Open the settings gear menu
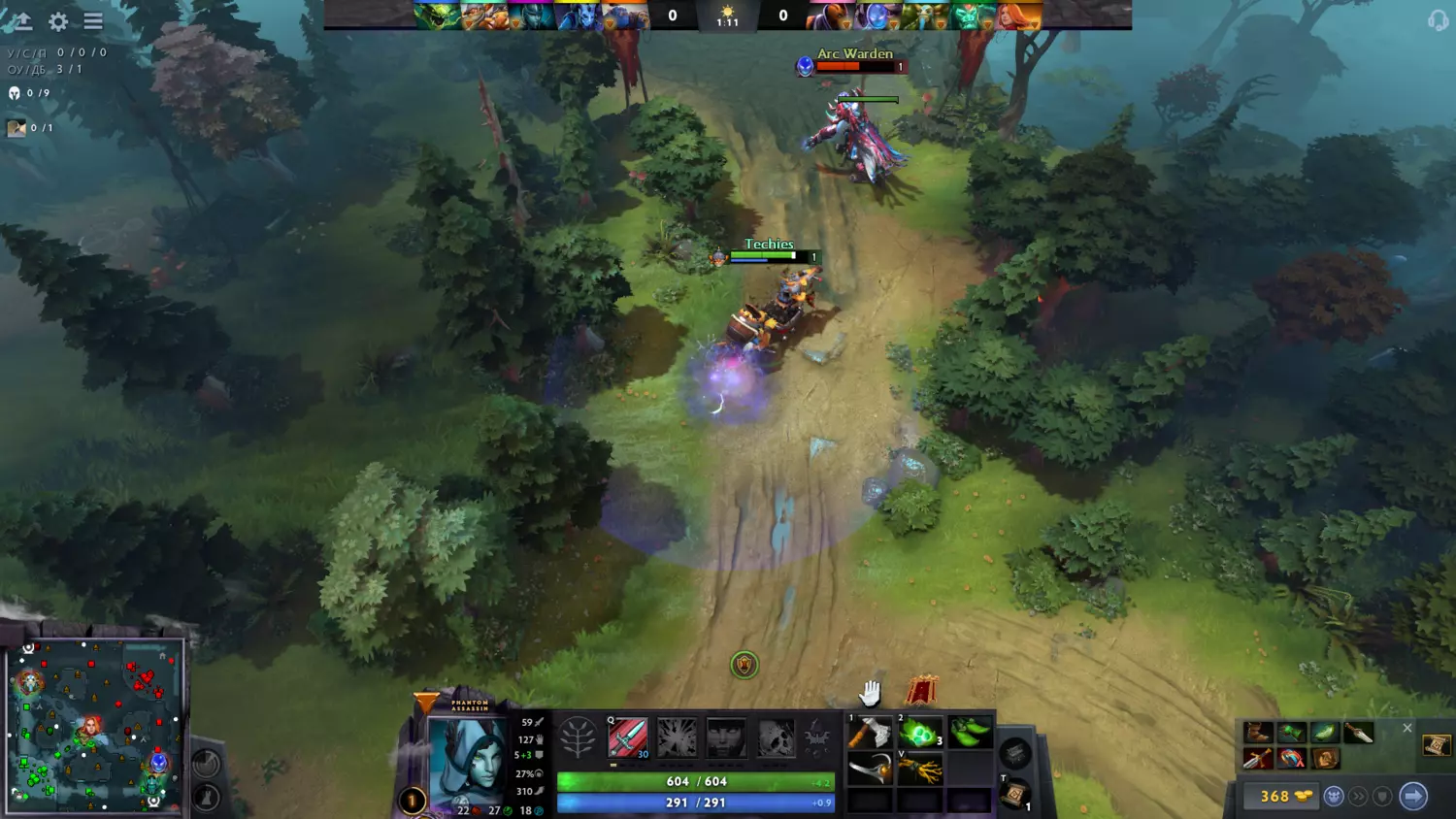Image resolution: width=1456 pixels, height=819 pixels. pyautogui.click(x=58, y=21)
